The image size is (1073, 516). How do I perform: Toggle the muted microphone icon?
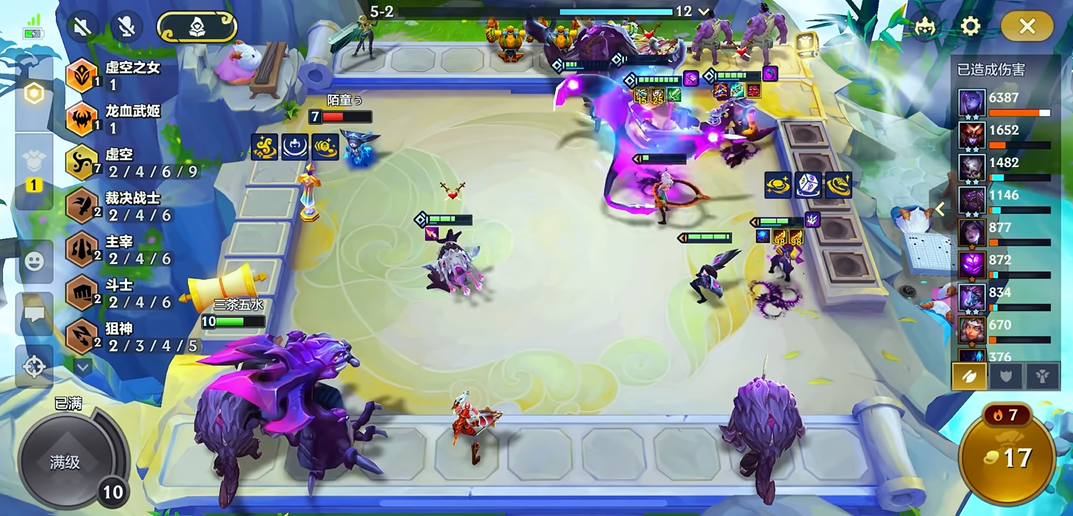pos(127,26)
